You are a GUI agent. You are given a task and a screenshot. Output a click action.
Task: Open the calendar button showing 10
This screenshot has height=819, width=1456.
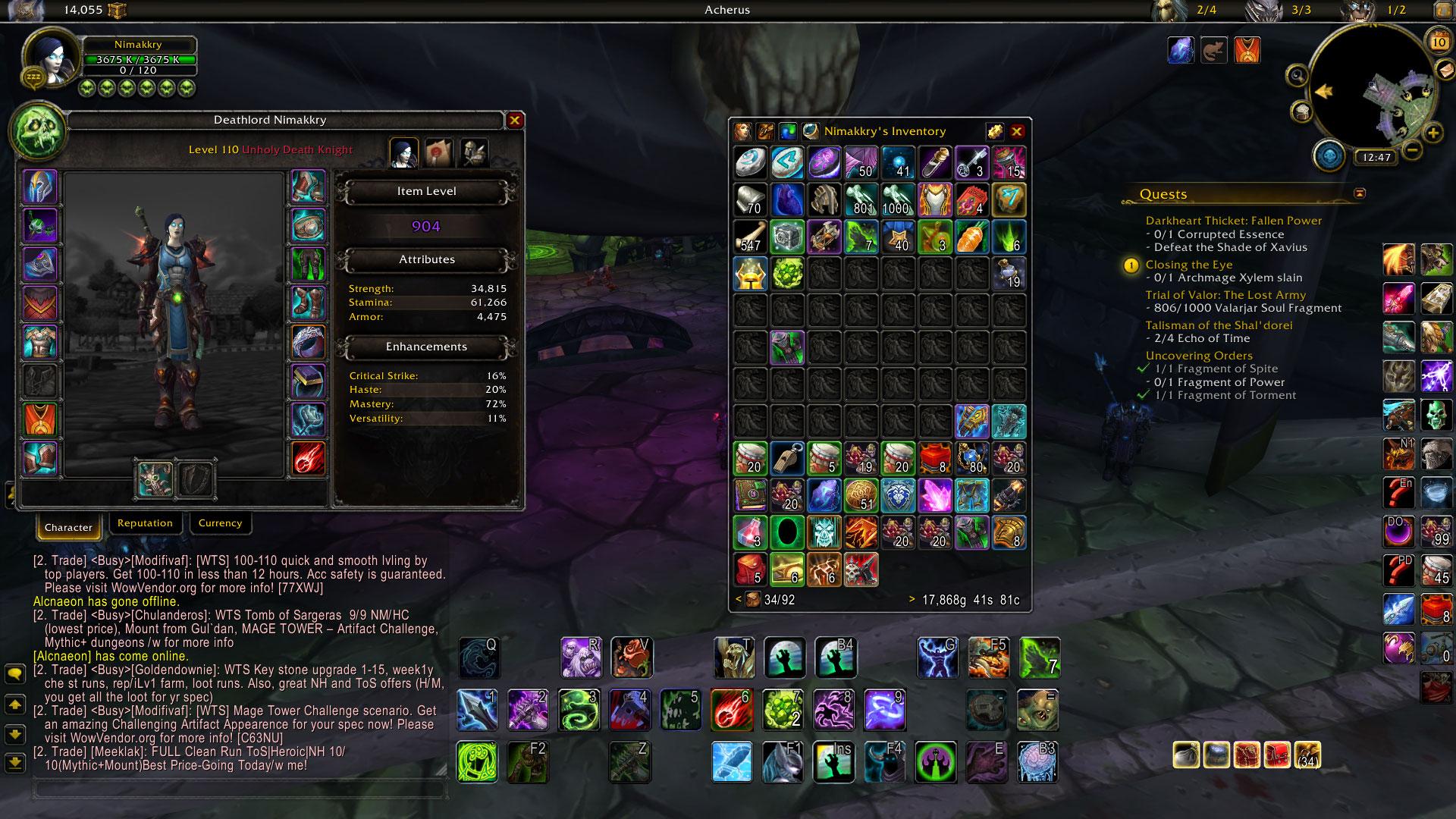click(1439, 42)
